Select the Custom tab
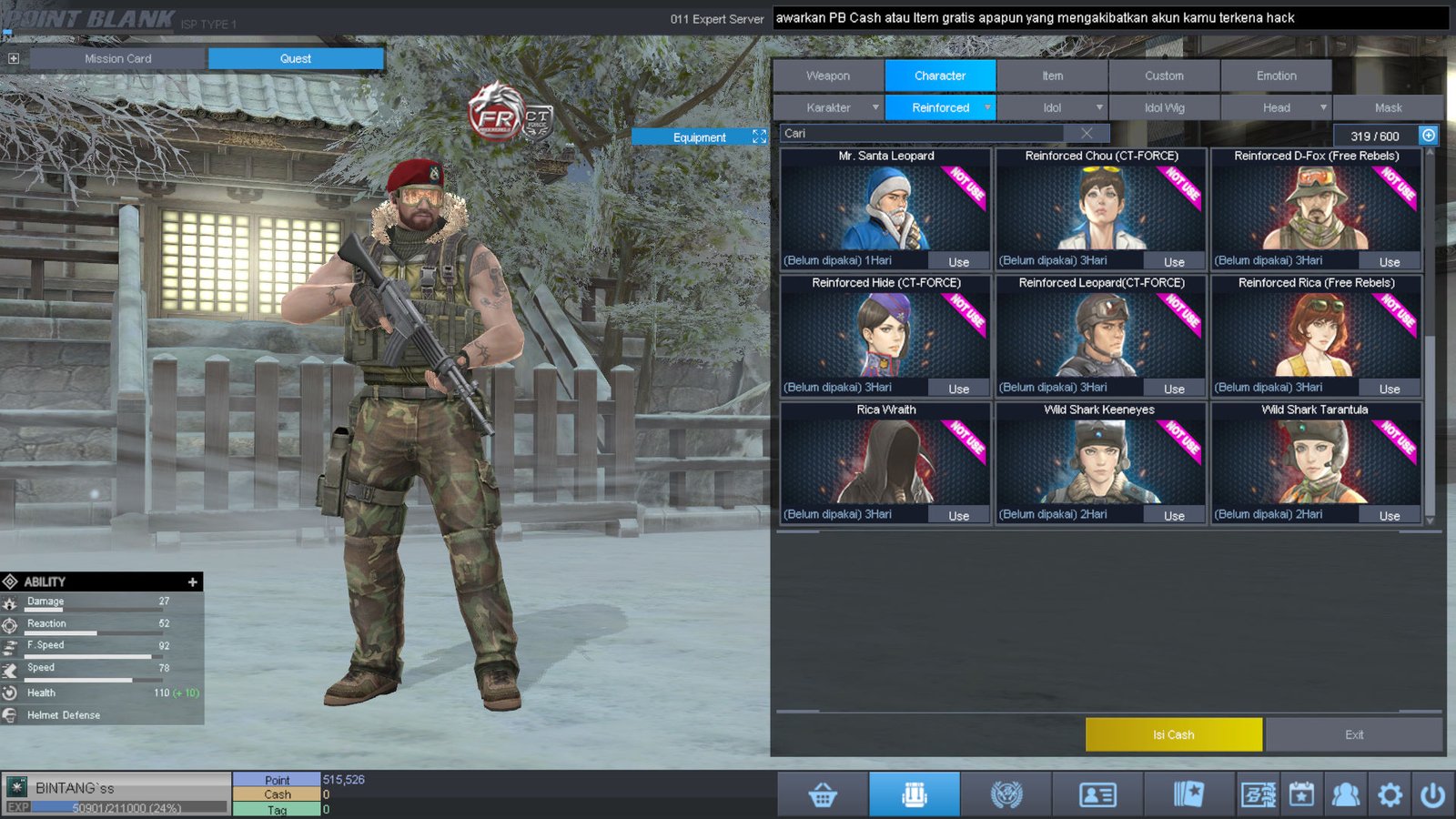The height and width of the screenshot is (819, 1456). [1164, 76]
